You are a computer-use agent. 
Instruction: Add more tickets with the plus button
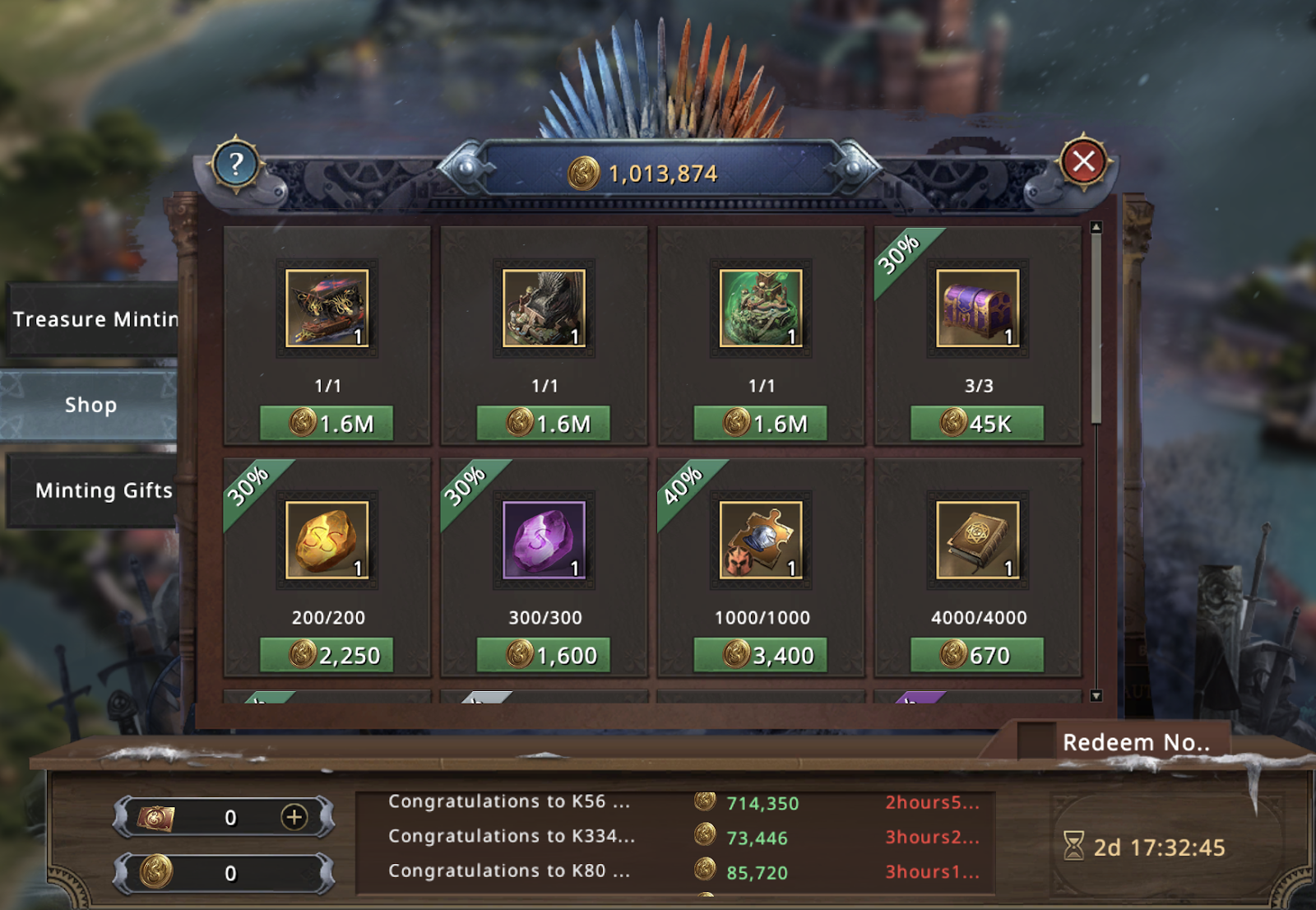(x=294, y=817)
